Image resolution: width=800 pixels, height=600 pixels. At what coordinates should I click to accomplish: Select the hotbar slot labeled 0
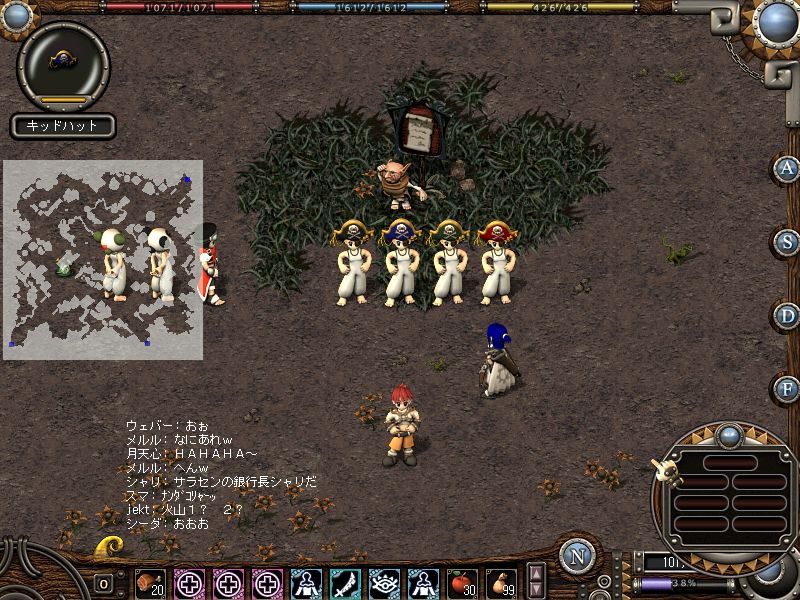coord(104,583)
